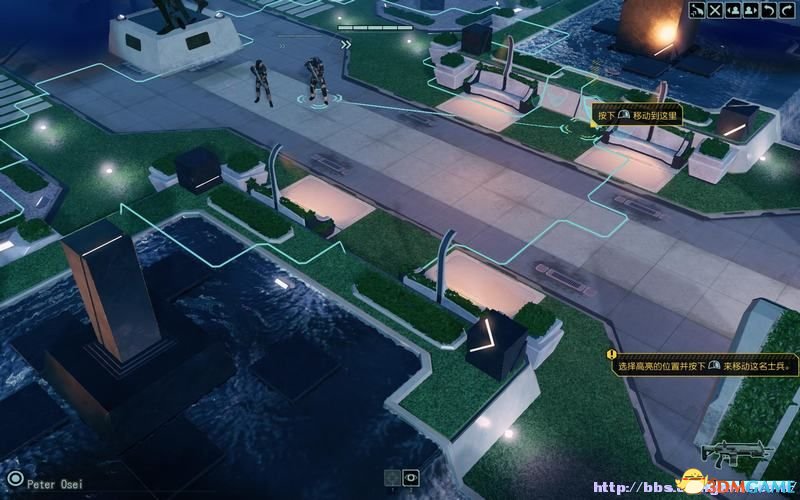Switch to the next soldier
Screen dimensions: 800x500
click(750, 10)
